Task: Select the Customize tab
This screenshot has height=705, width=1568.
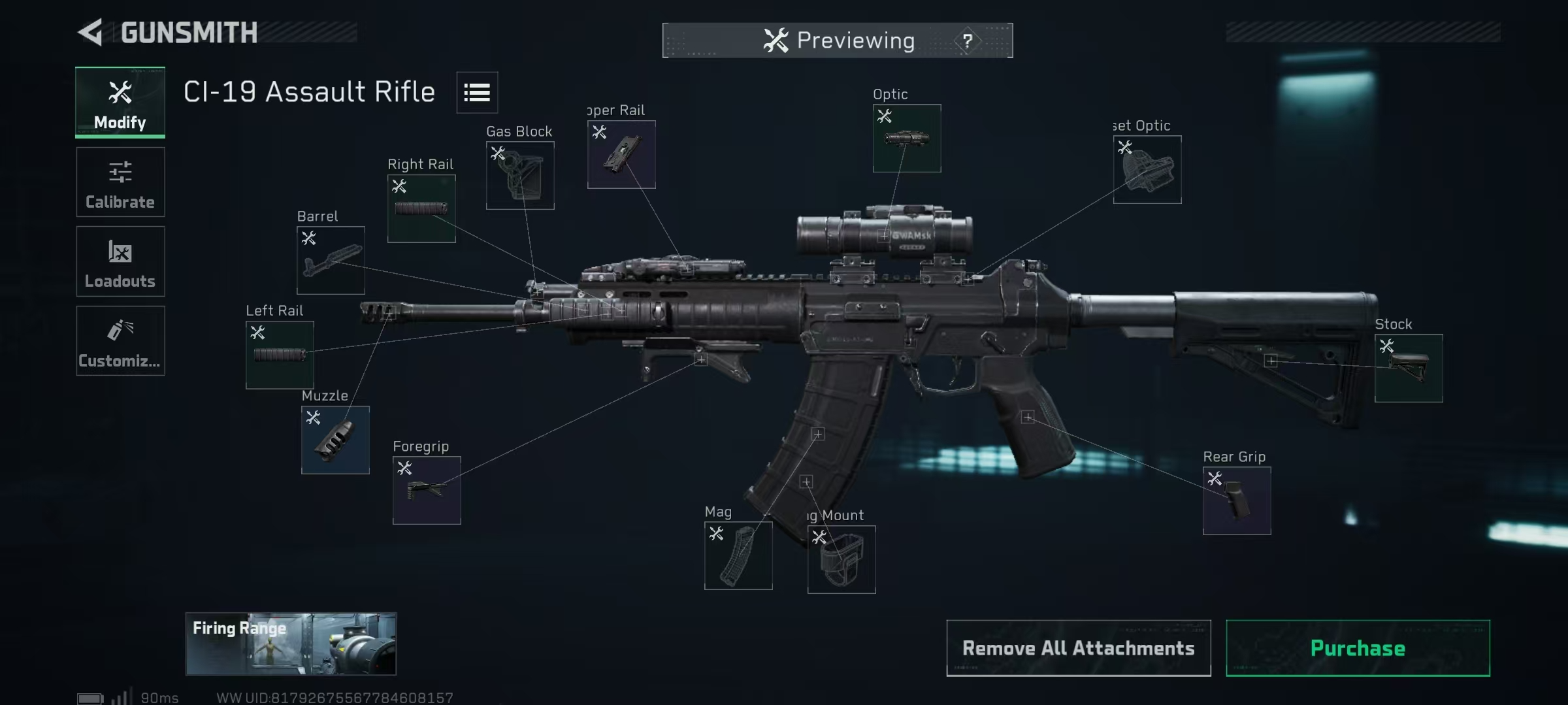Action: coord(120,340)
